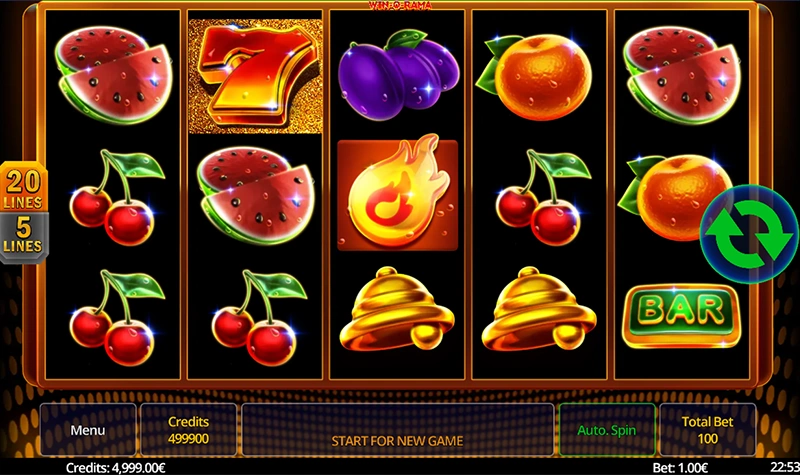This screenshot has width=800, height=475.
Task: Open the Menu button
Action: [x=87, y=431]
